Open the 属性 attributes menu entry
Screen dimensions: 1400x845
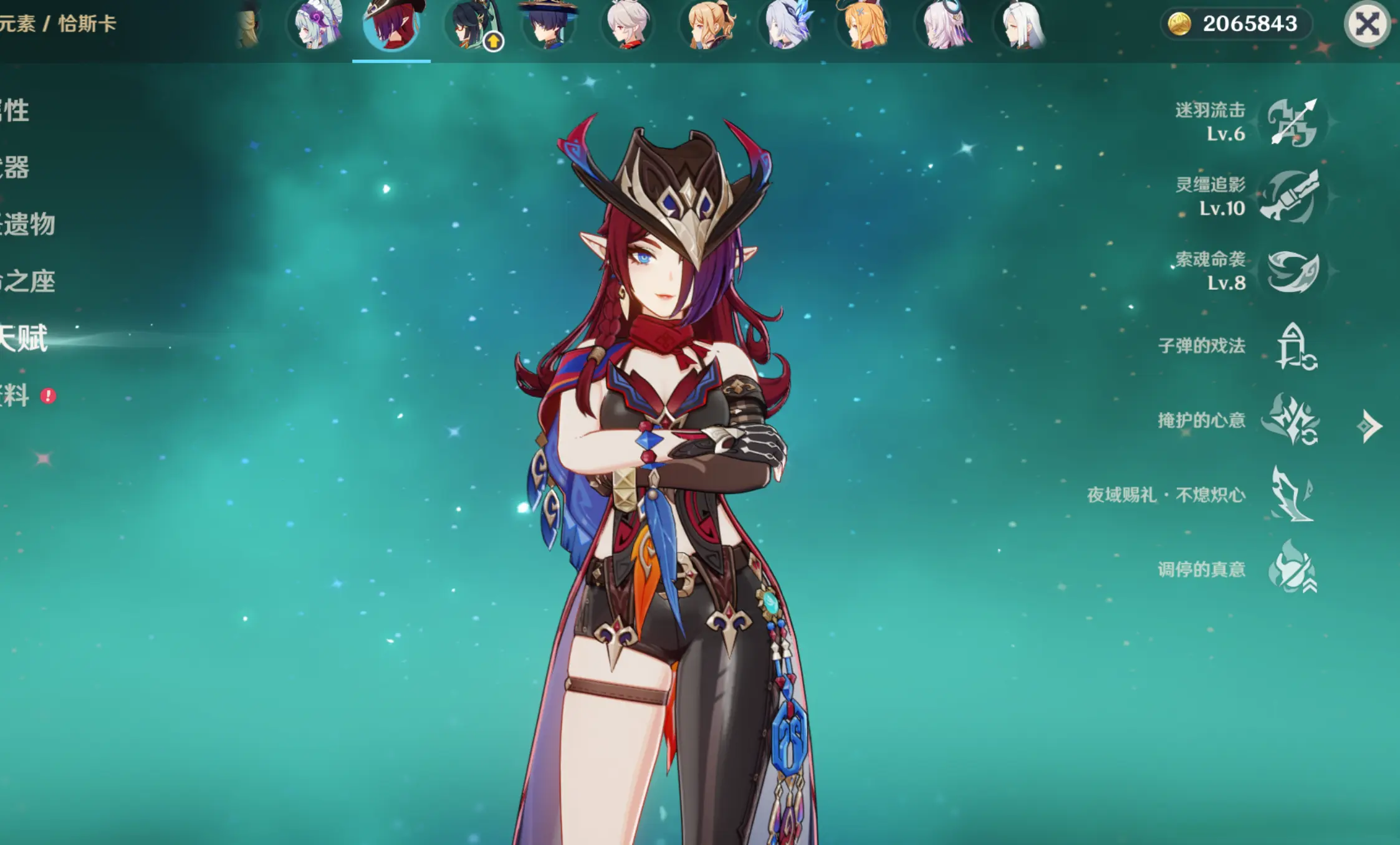click(x=15, y=111)
